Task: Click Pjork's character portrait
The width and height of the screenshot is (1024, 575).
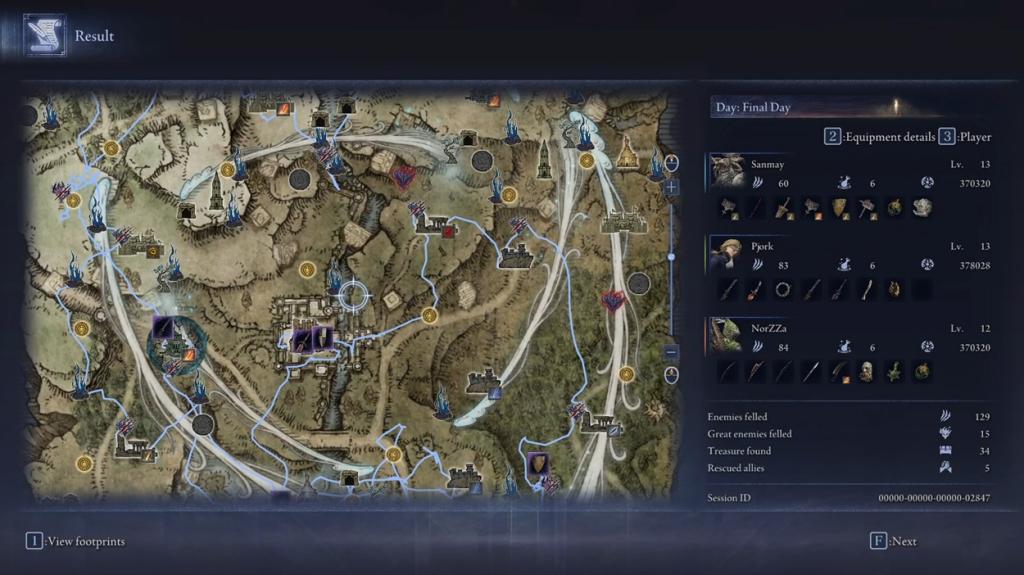Action: (727, 254)
